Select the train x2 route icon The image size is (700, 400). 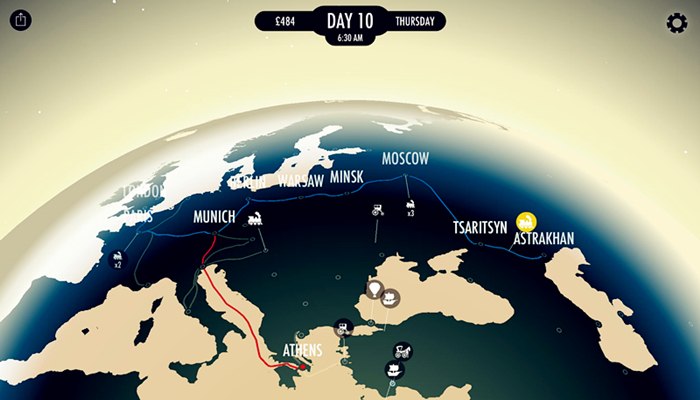[x=117, y=260]
